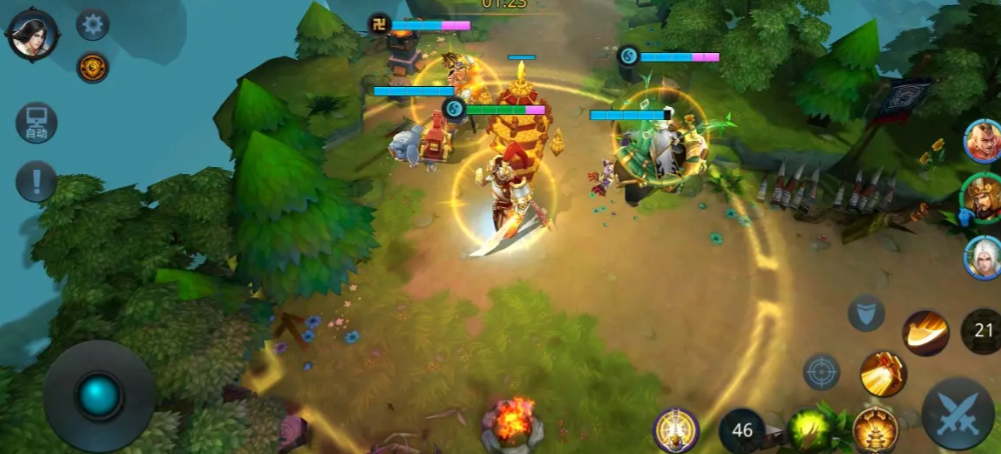1001x454 pixels.
Task: Use the purple-ringed golden item icon
Action: pos(676,430)
